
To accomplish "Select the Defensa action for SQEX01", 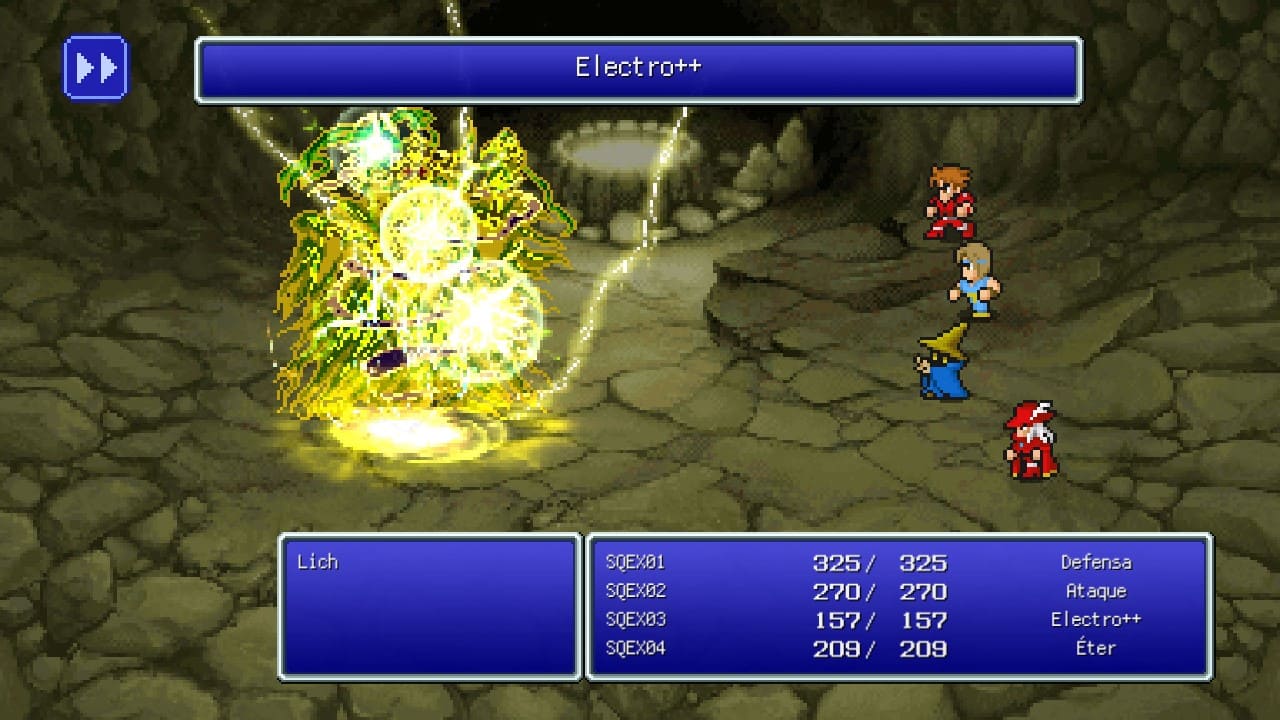I will [x=1096, y=562].
